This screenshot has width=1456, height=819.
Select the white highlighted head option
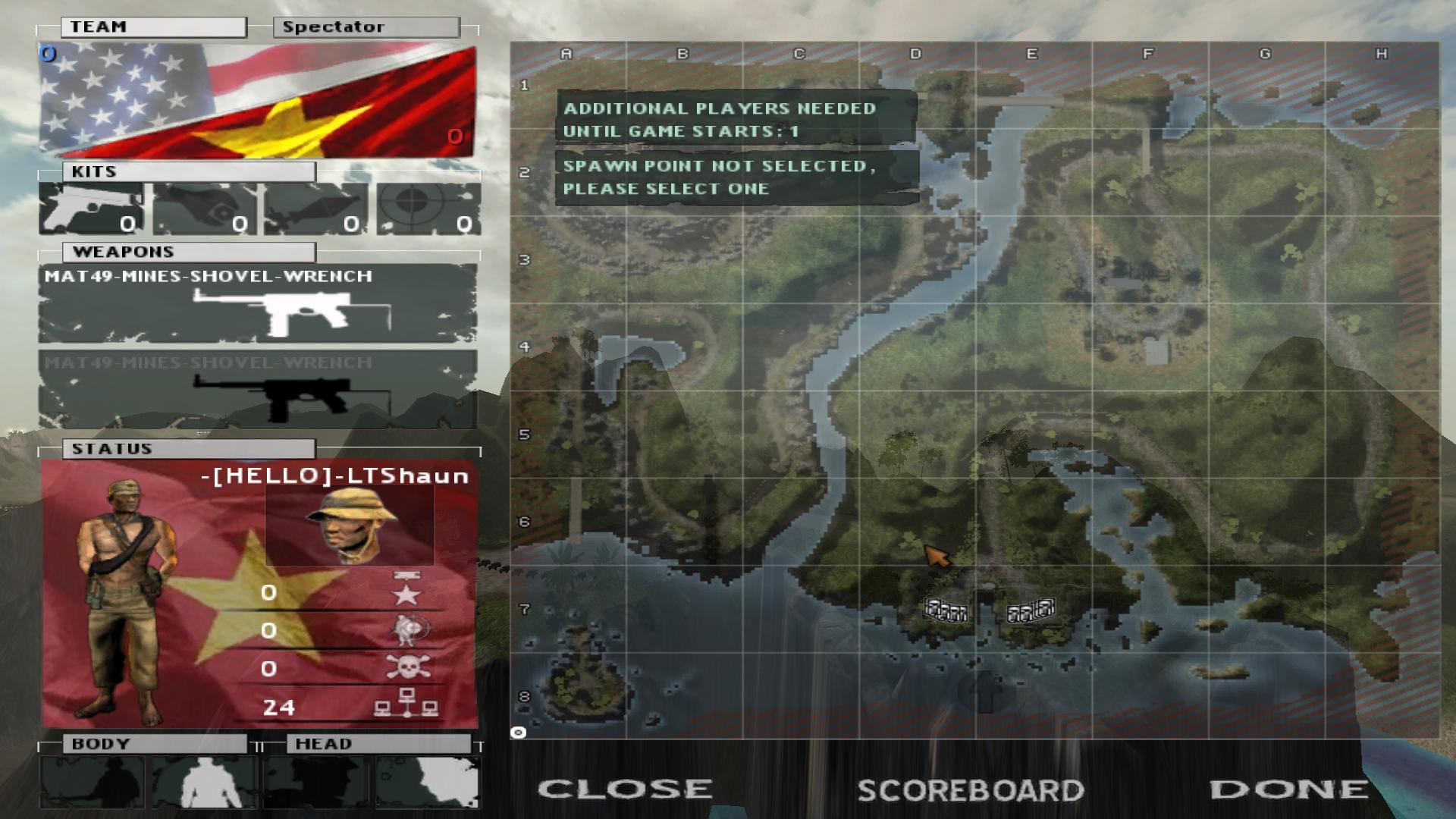tap(428, 783)
